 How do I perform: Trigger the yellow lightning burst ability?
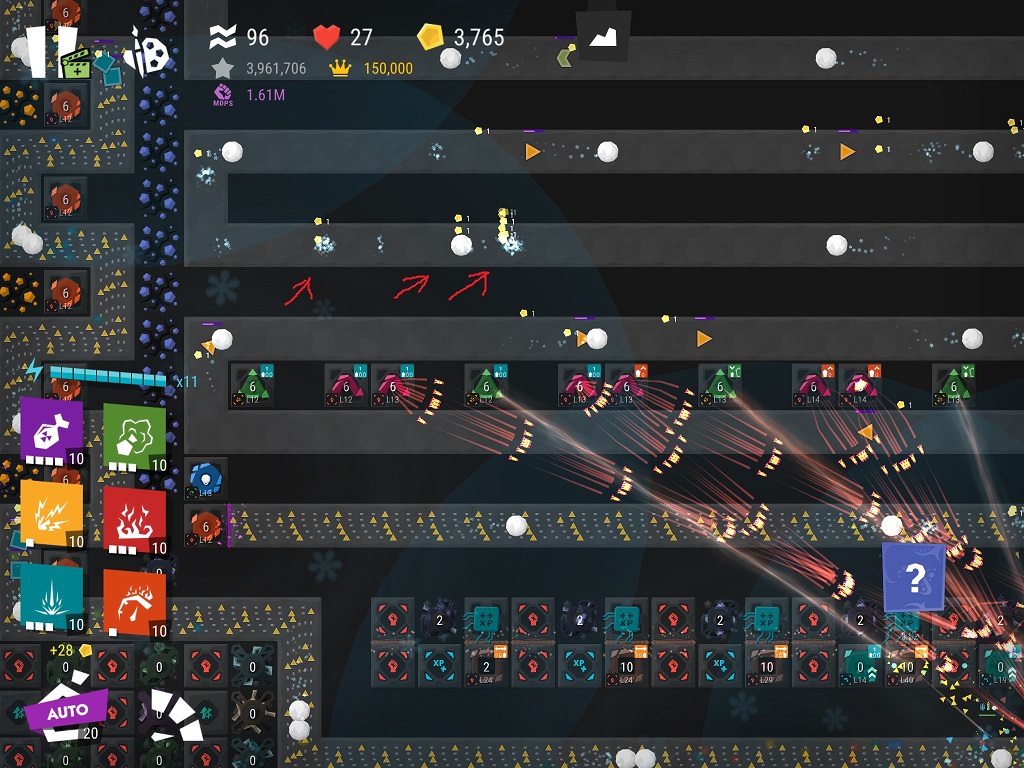(x=50, y=514)
